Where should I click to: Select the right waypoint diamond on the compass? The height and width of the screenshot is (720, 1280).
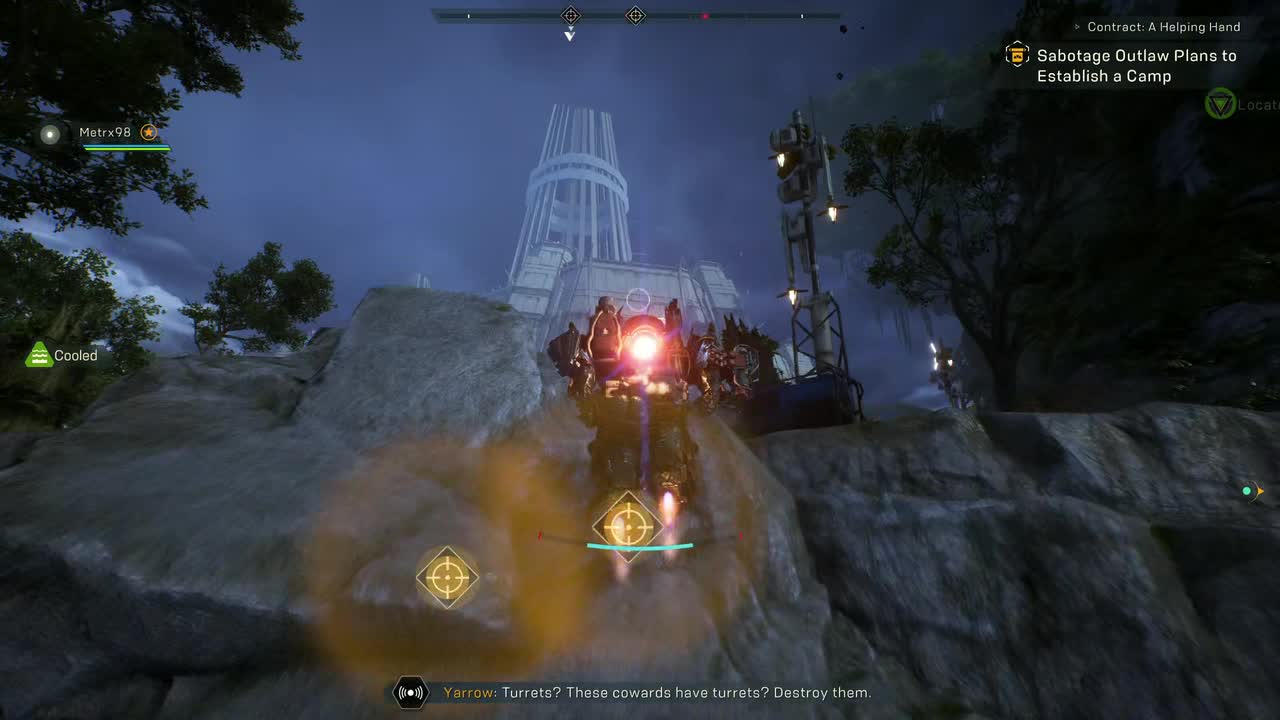(636, 15)
